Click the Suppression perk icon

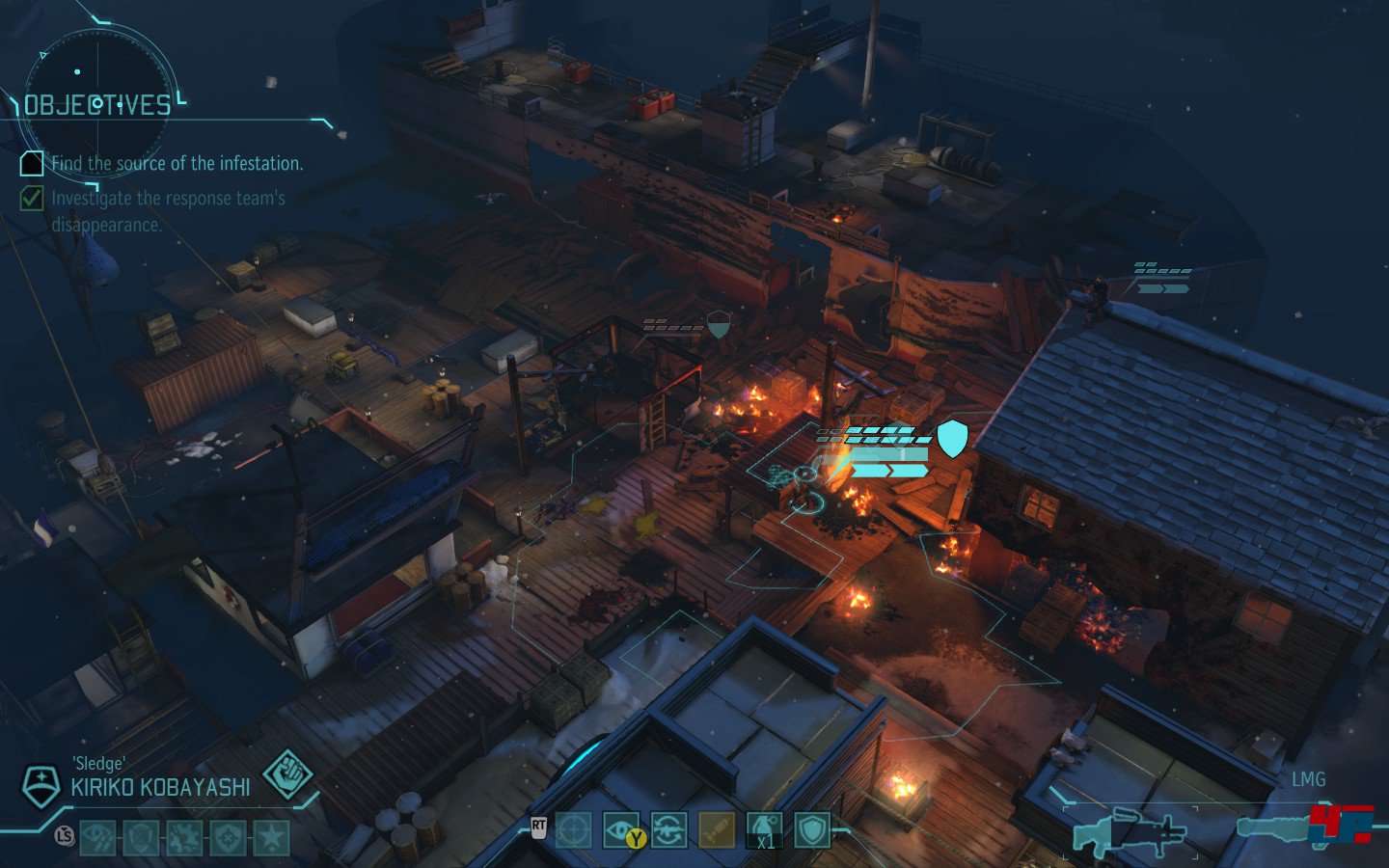[x=97, y=837]
